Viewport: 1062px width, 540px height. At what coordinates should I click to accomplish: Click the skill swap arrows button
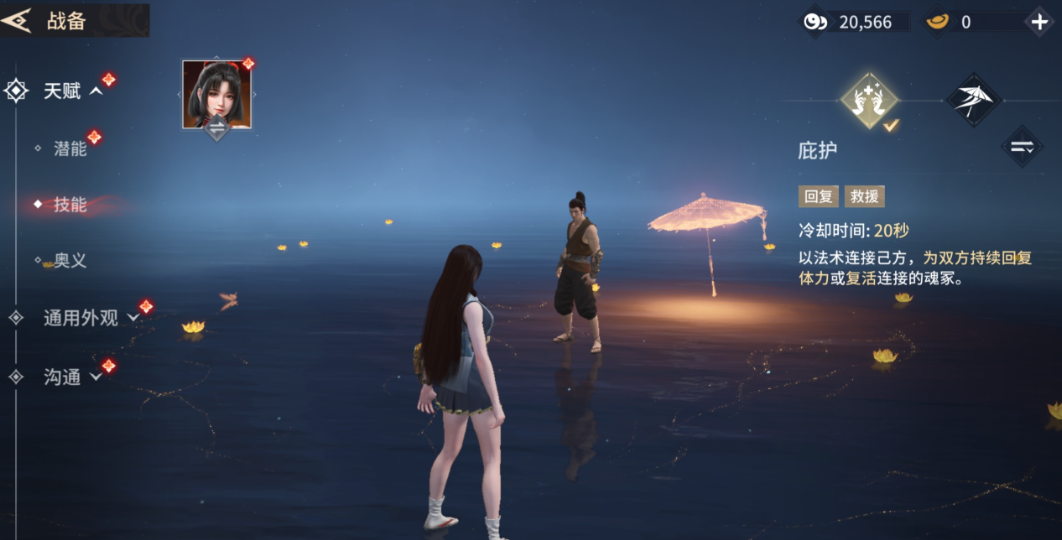[x=1021, y=147]
